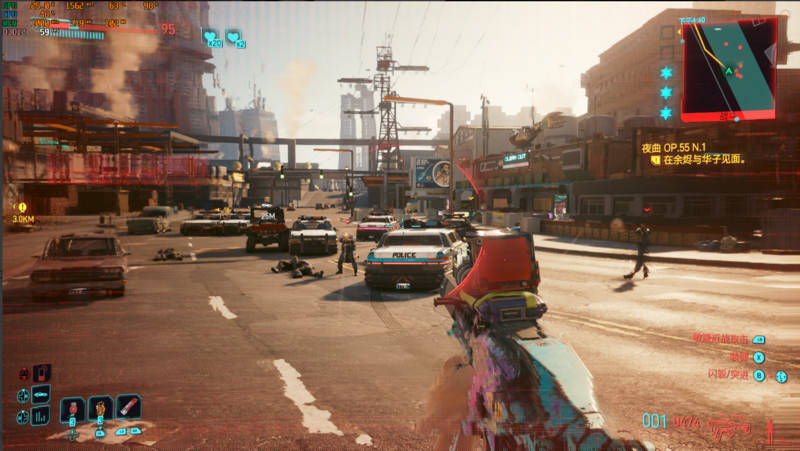Viewport: 800px width, 451px height.
Task: Click the heart buff icon showing x20
Action: click(x=212, y=39)
